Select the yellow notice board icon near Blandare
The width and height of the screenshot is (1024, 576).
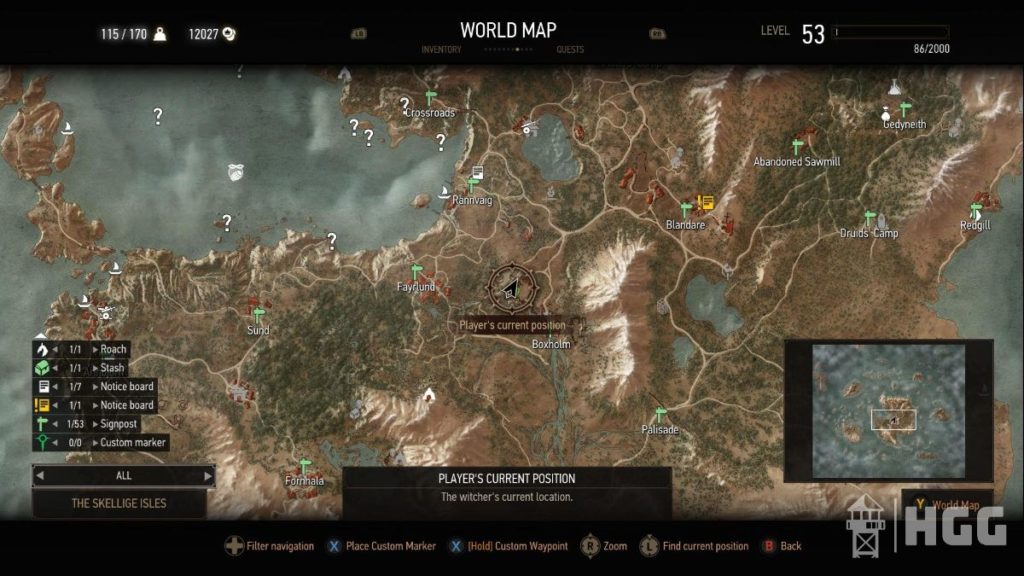click(706, 202)
